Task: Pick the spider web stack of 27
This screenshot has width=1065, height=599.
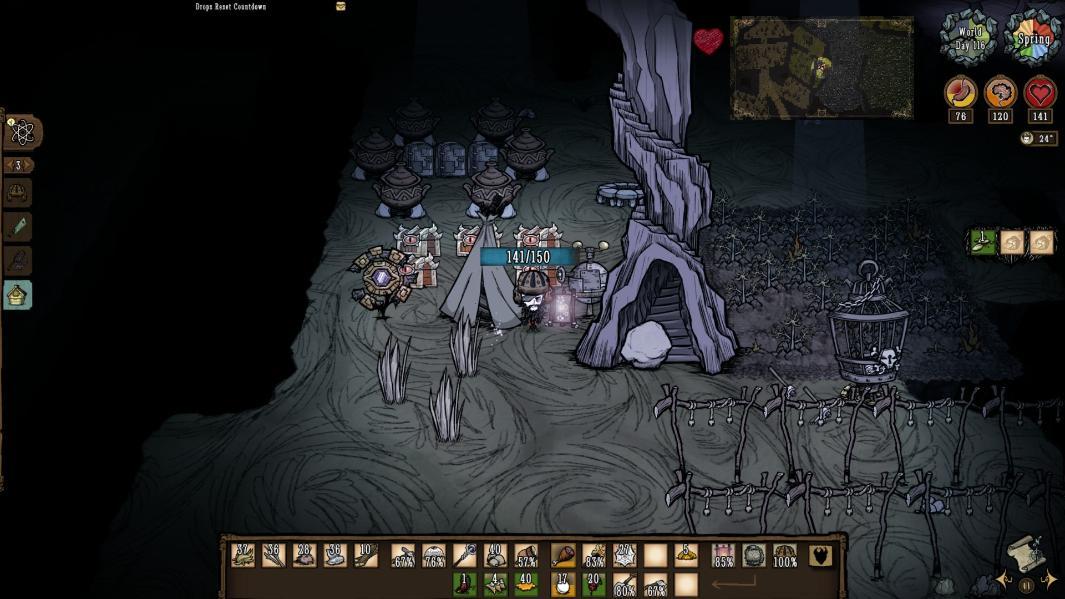Action: pyautogui.click(x=625, y=556)
